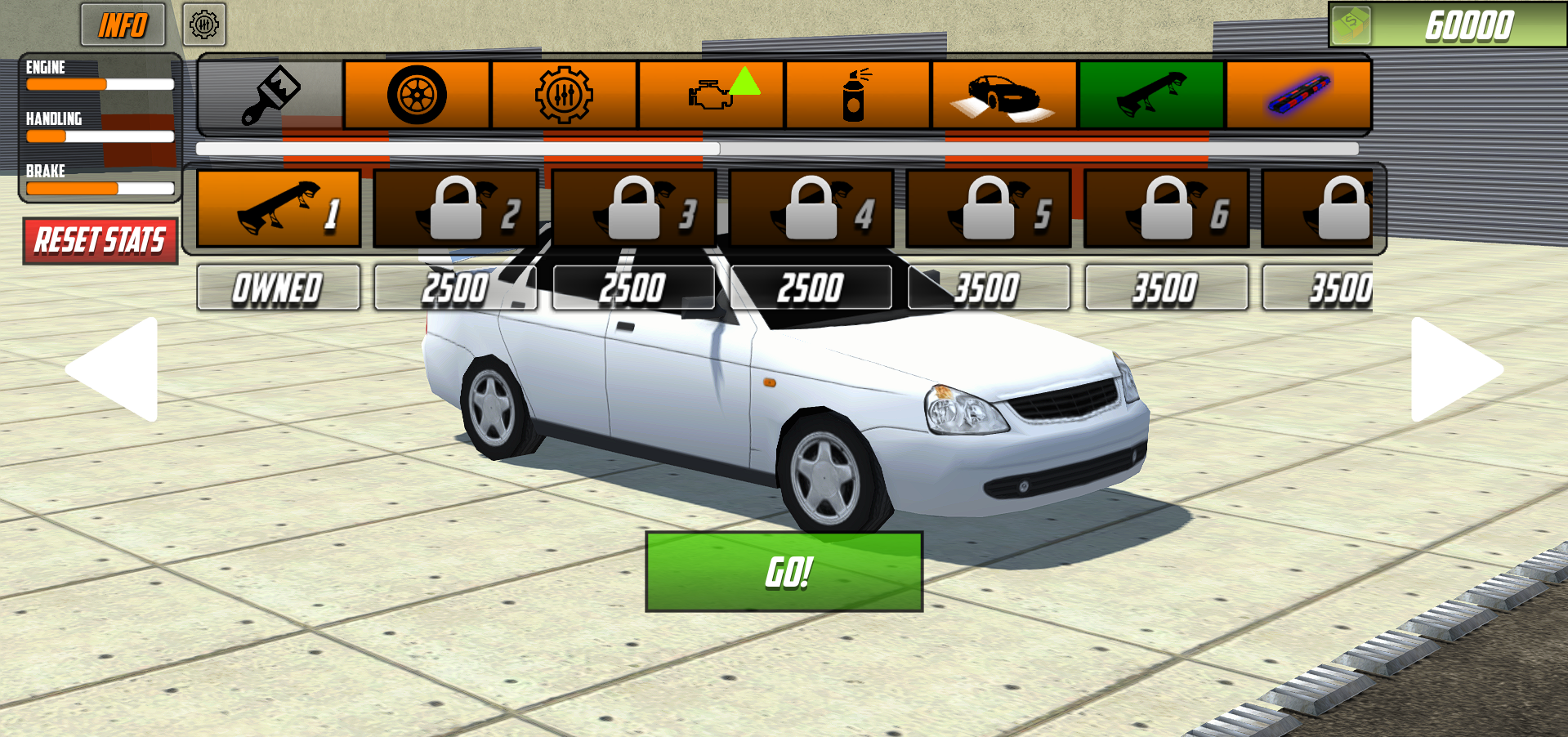Select the owned spoiler number 1
The width and height of the screenshot is (1568, 737).
coord(278,208)
